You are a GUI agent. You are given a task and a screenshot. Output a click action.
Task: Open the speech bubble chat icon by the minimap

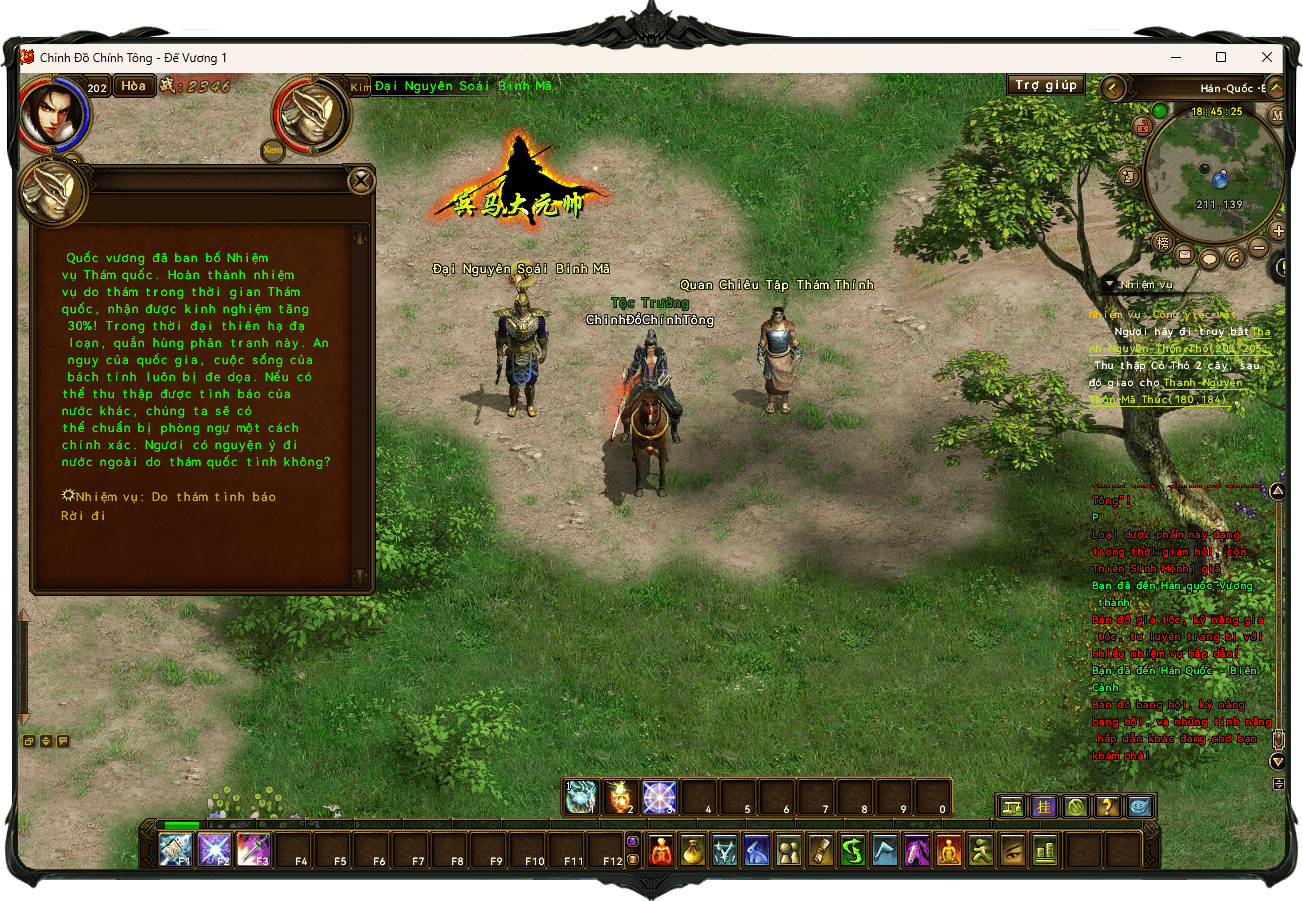[x=1210, y=259]
